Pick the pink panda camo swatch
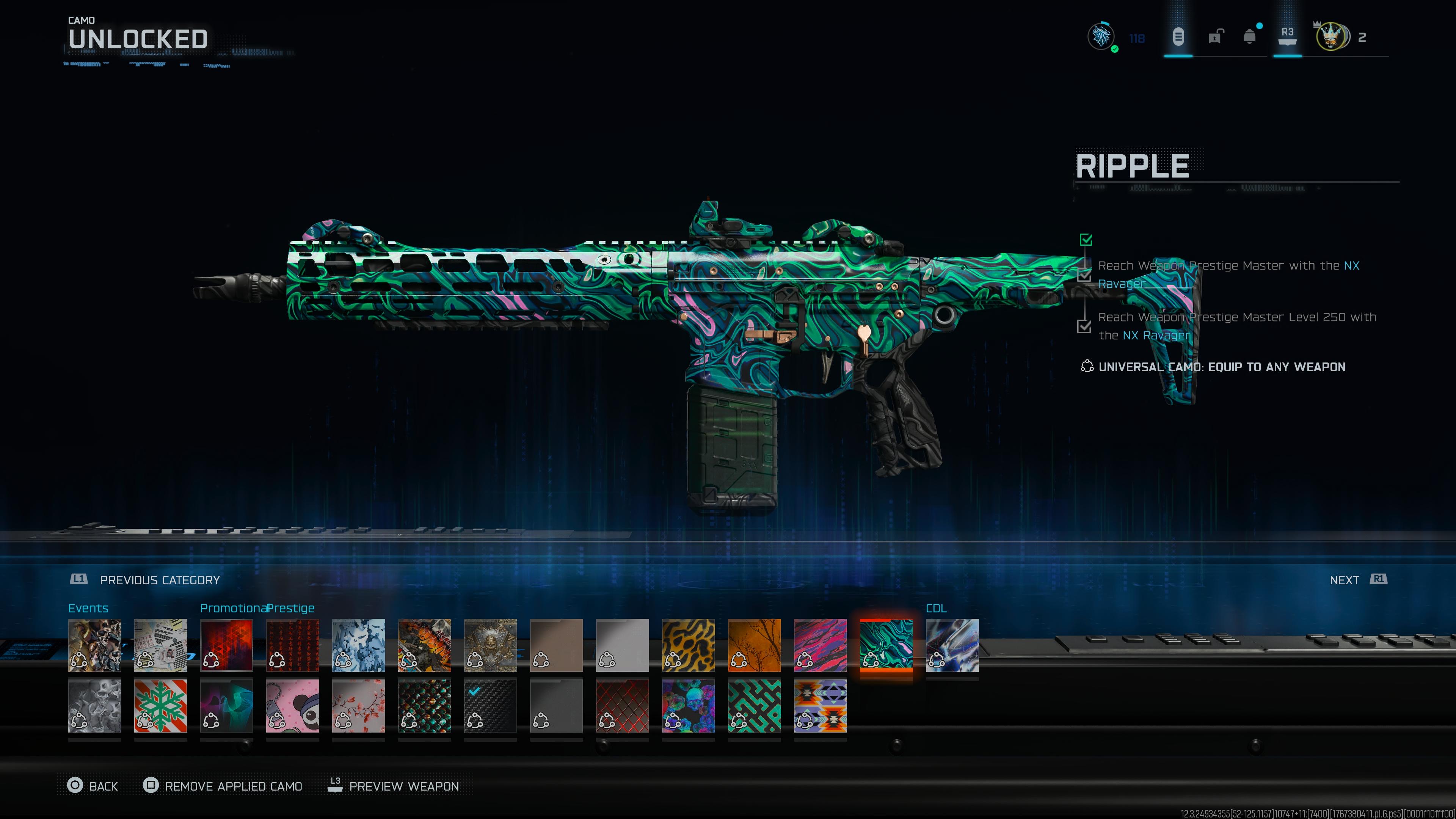This screenshot has height=819, width=1456. click(x=292, y=706)
